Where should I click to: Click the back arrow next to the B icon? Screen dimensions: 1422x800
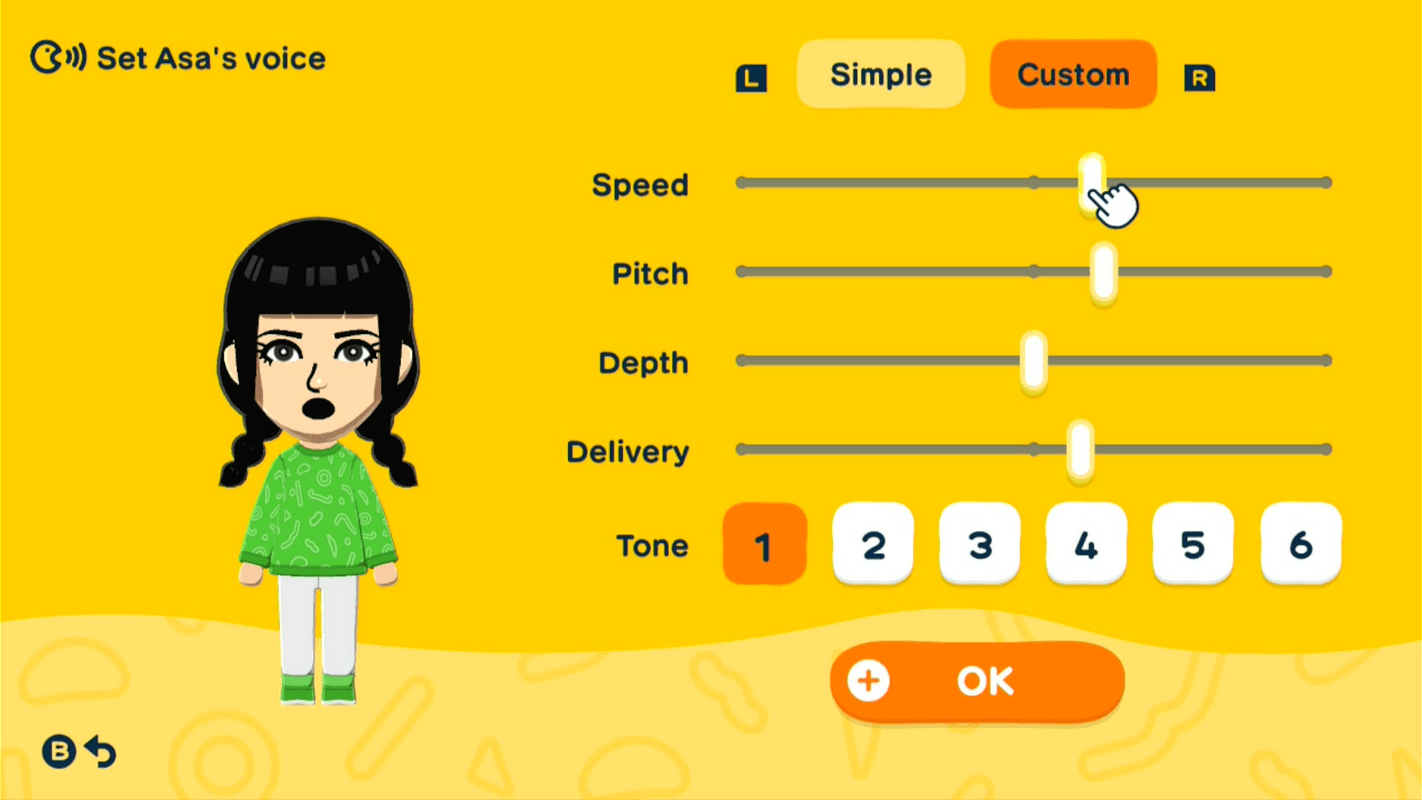[x=100, y=752]
